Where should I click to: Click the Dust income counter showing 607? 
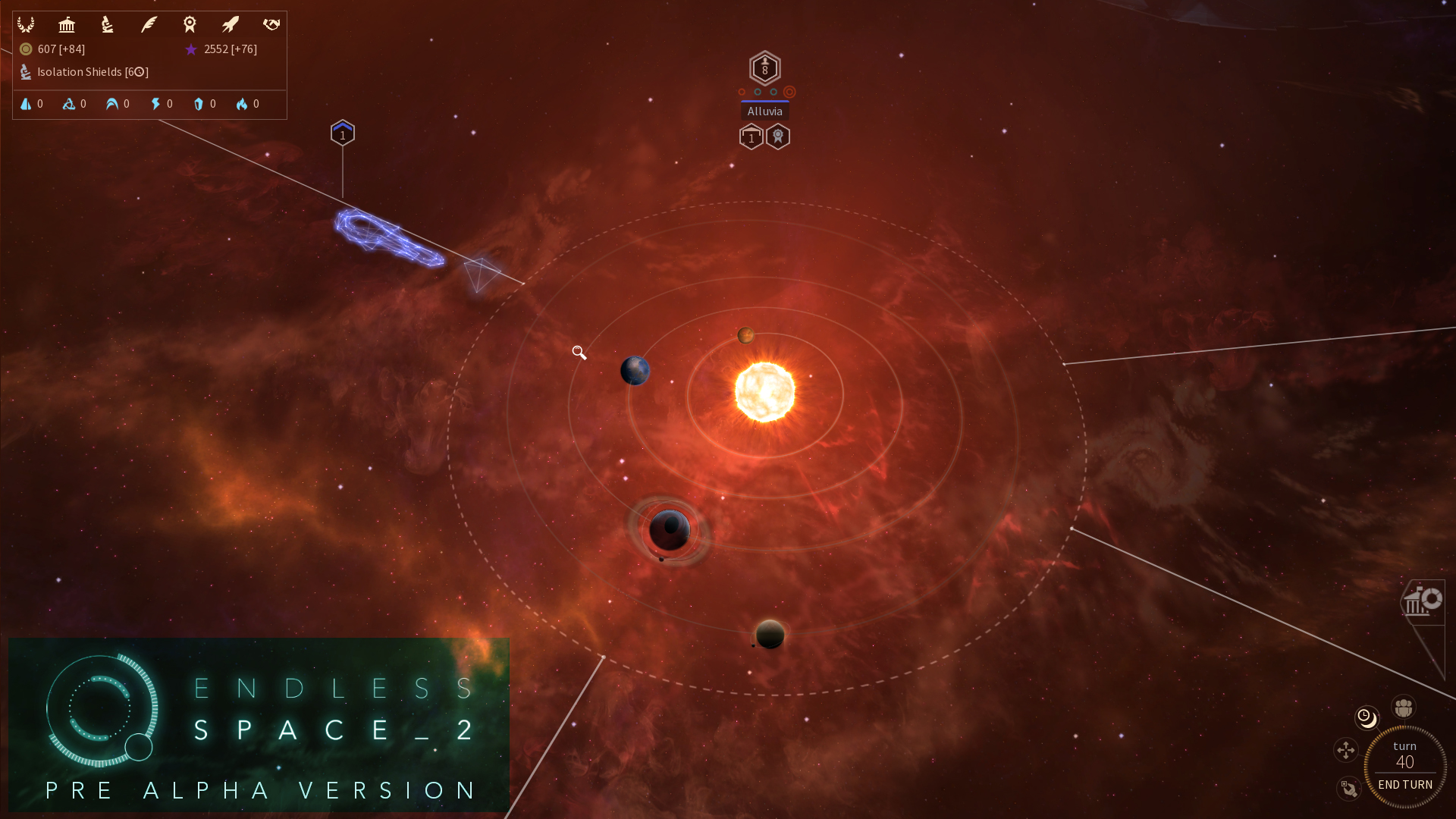point(52,49)
